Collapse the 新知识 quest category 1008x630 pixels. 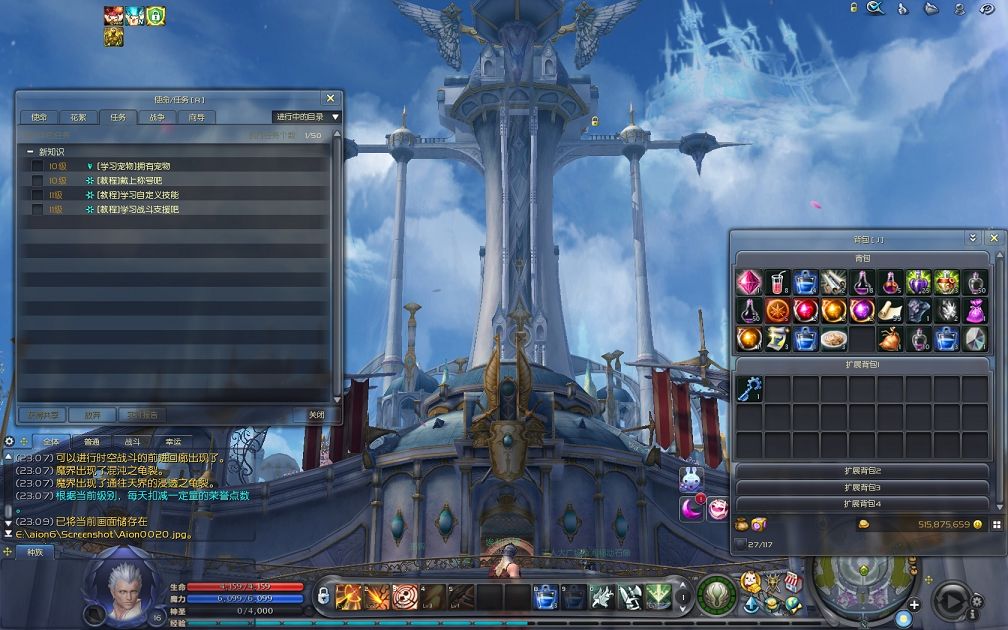(30, 151)
